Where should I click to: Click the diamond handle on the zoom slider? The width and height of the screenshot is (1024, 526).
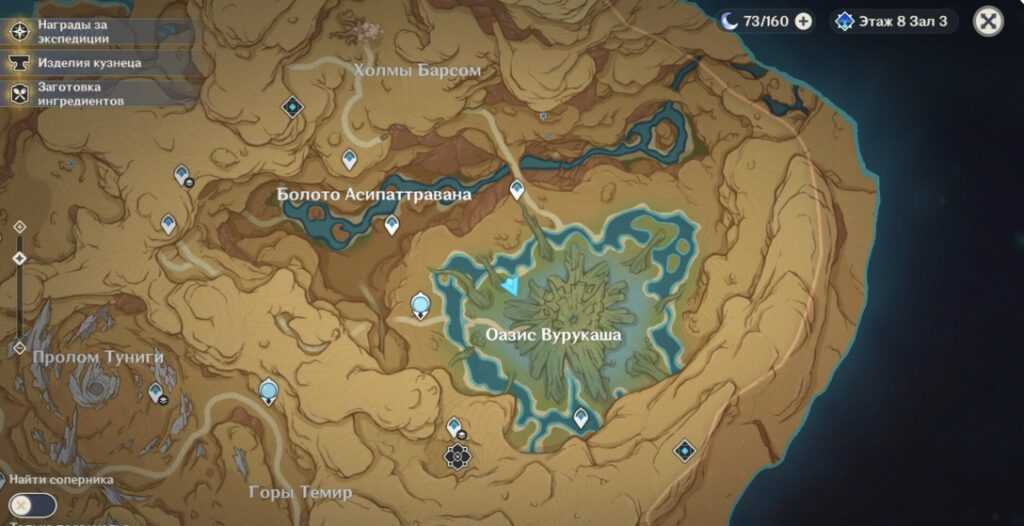tap(19, 258)
